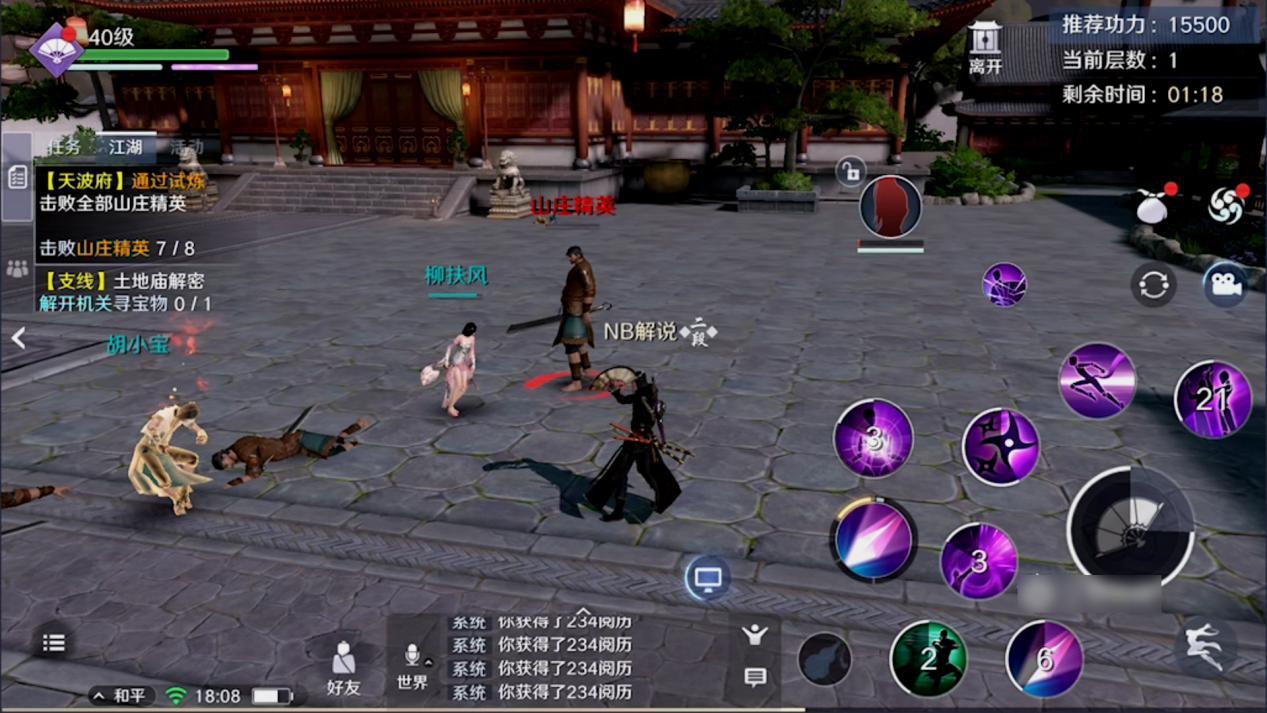Open the 好友 friends list

[x=343, y=668]
